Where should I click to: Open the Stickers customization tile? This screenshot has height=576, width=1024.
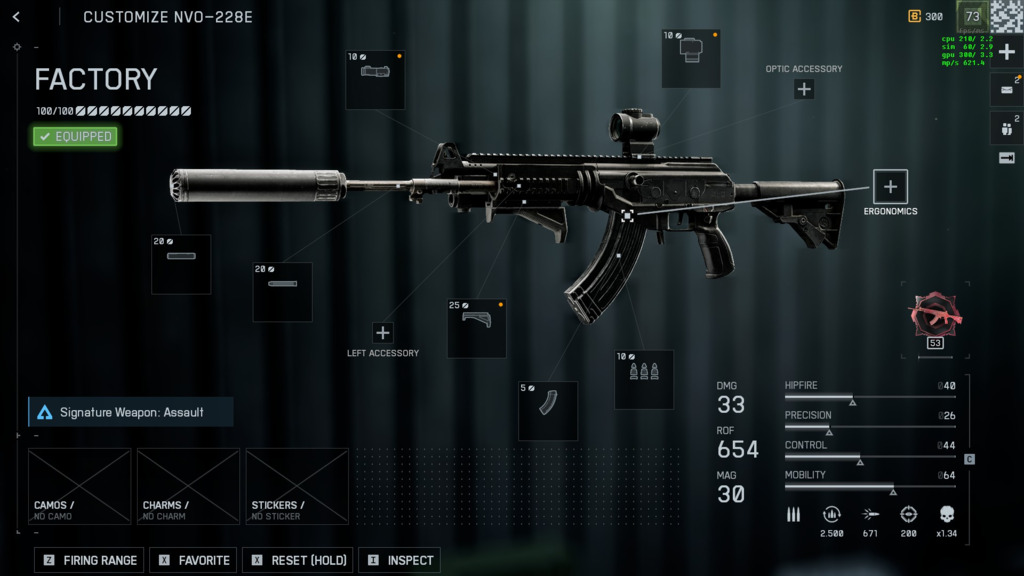pyautogui.click(x=297, y=486)
